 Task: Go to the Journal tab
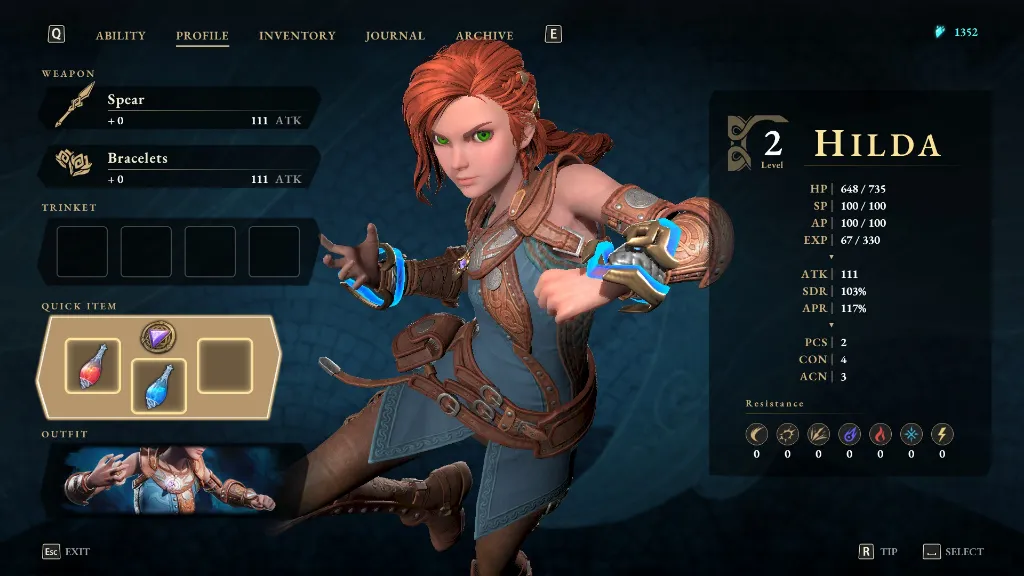[395, 36]
